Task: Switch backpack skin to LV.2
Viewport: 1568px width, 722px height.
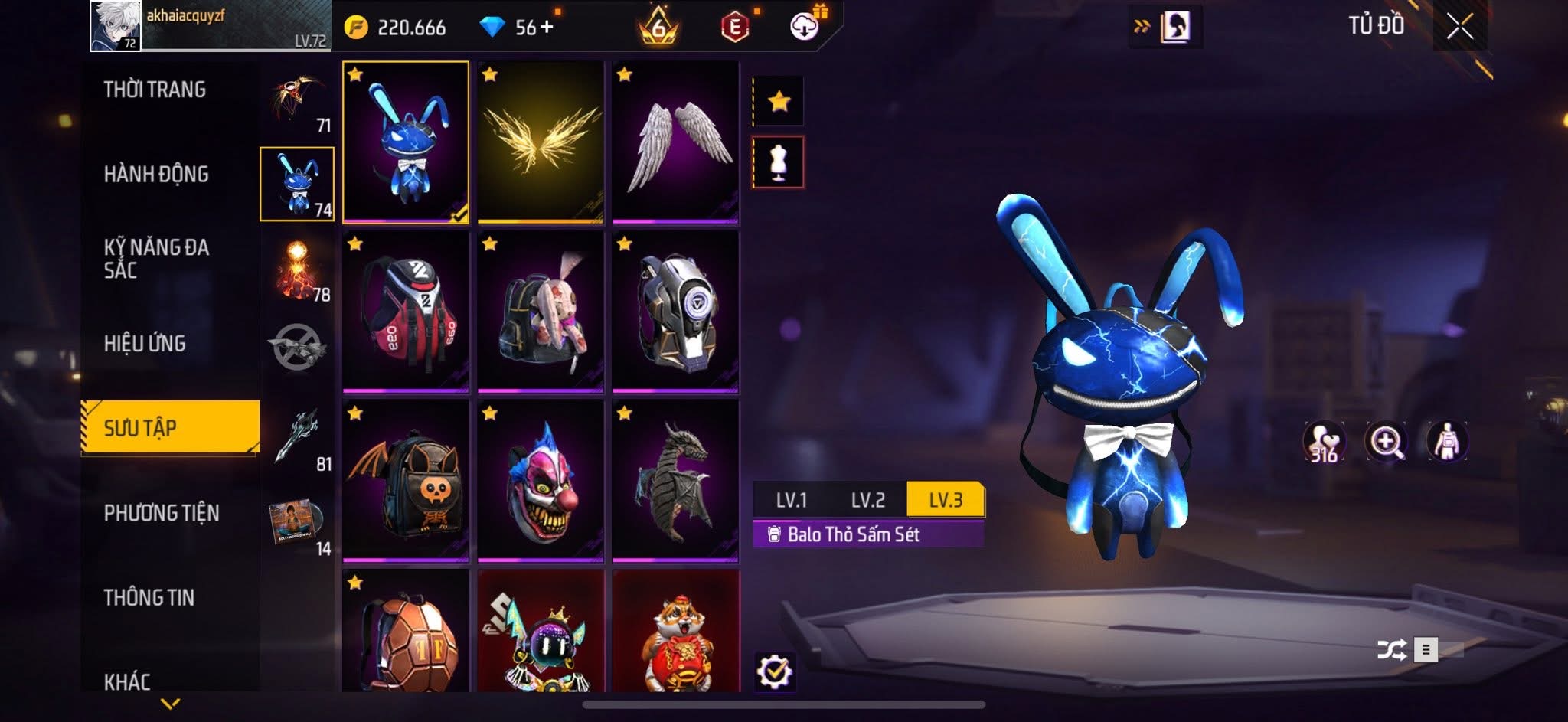Action: click(868, 500)
